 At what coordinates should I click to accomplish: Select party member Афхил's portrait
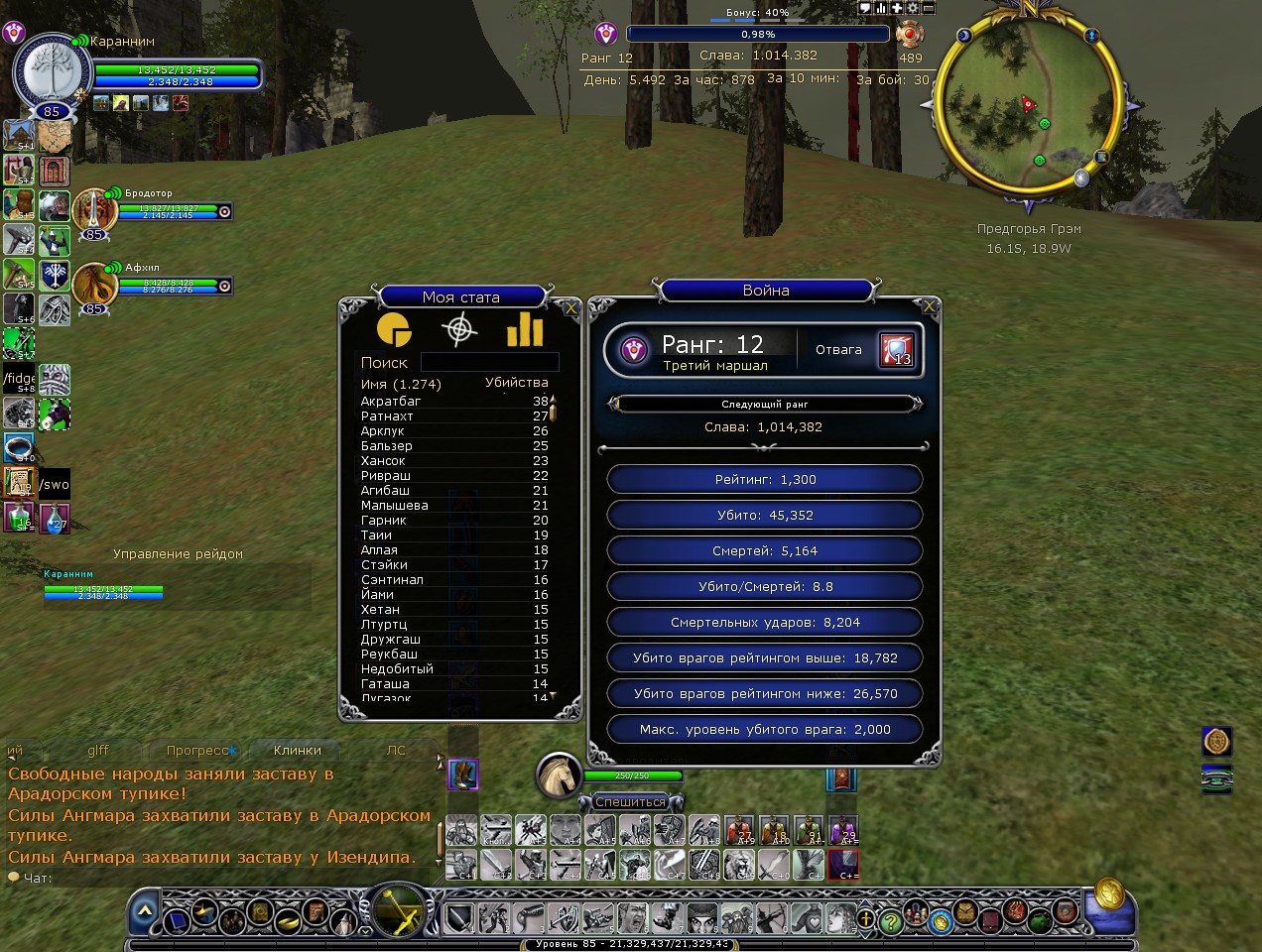click(x=93, y=284)
